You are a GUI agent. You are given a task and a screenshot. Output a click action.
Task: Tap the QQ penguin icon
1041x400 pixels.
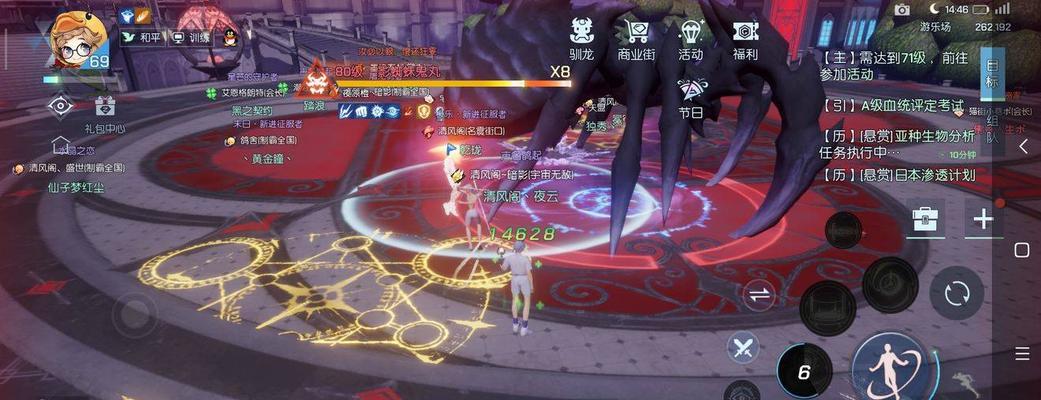point(229,37)
